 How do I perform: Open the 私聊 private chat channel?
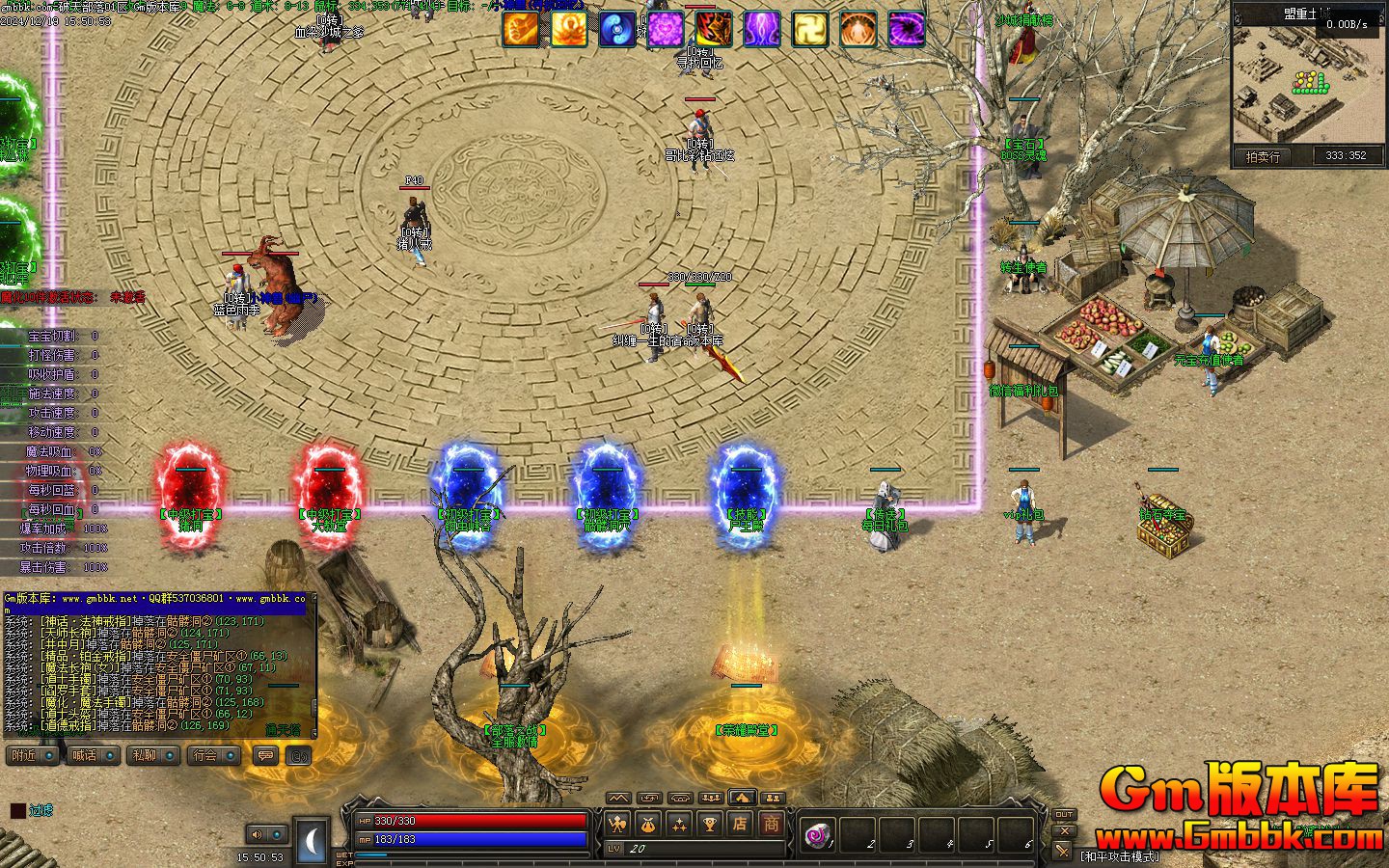tap(150, 755)
